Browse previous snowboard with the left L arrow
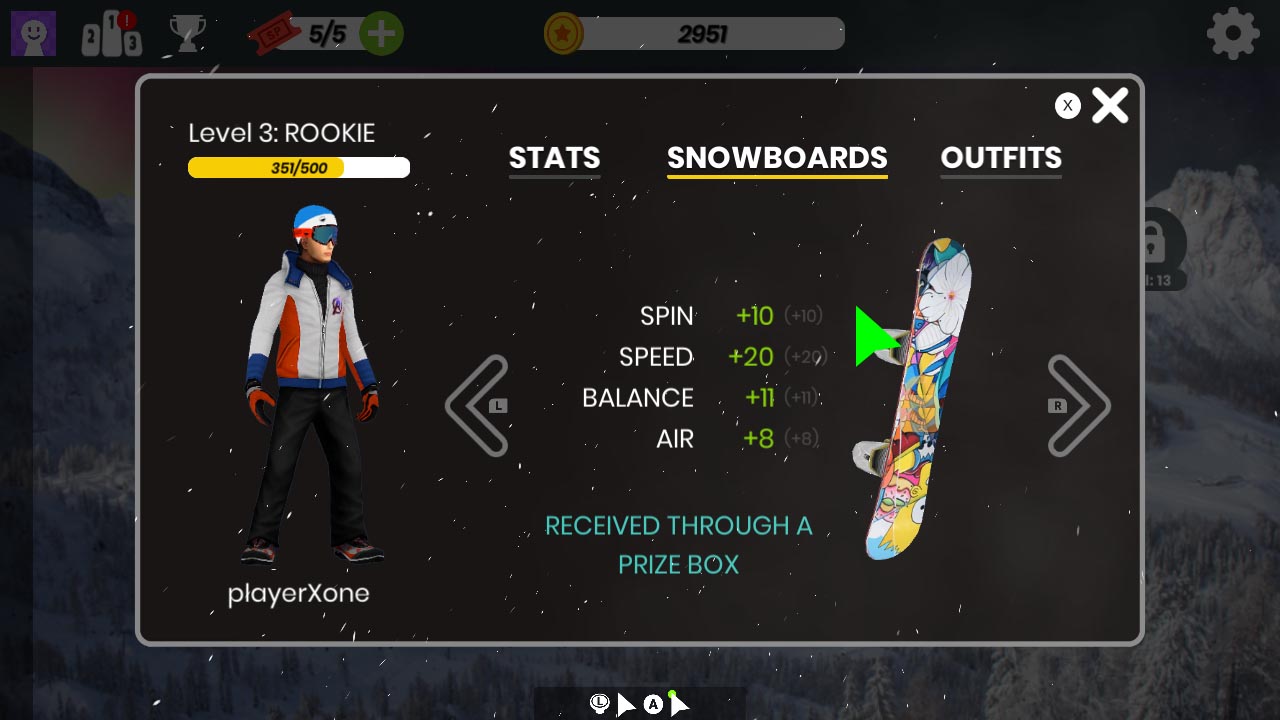This screenshot has width=1280, height=720. [x=477, y=405]
